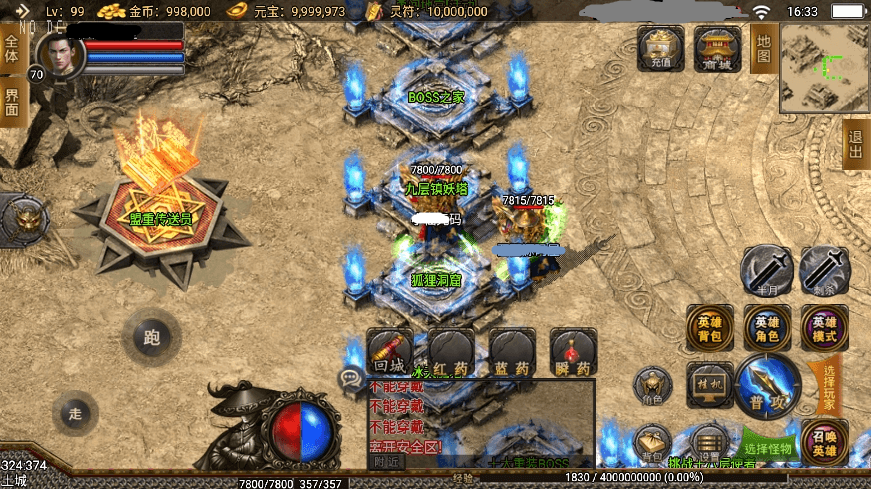Toggle the 跑 run button

(152, 338)
